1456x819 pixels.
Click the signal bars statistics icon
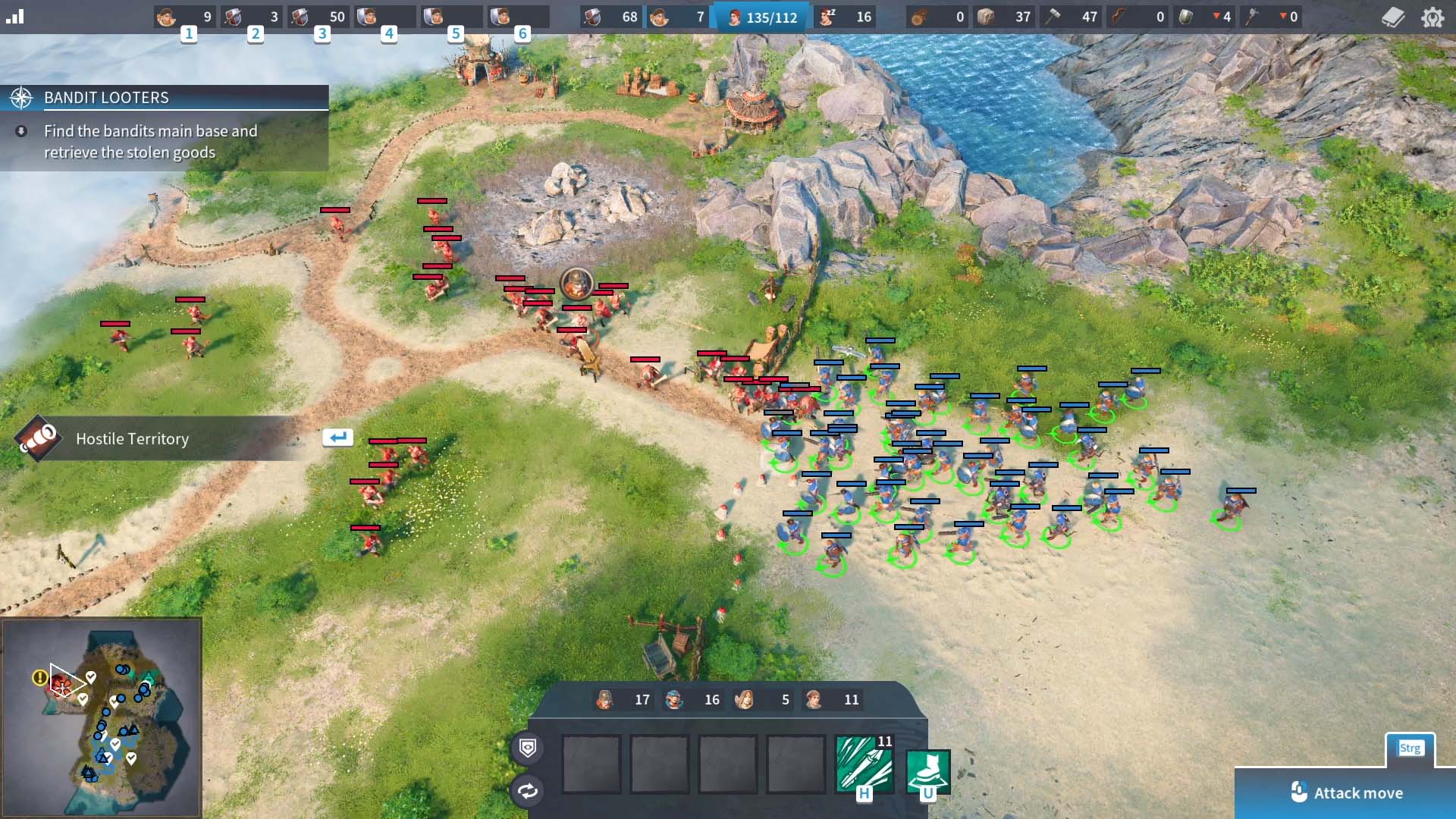[15, 16]
